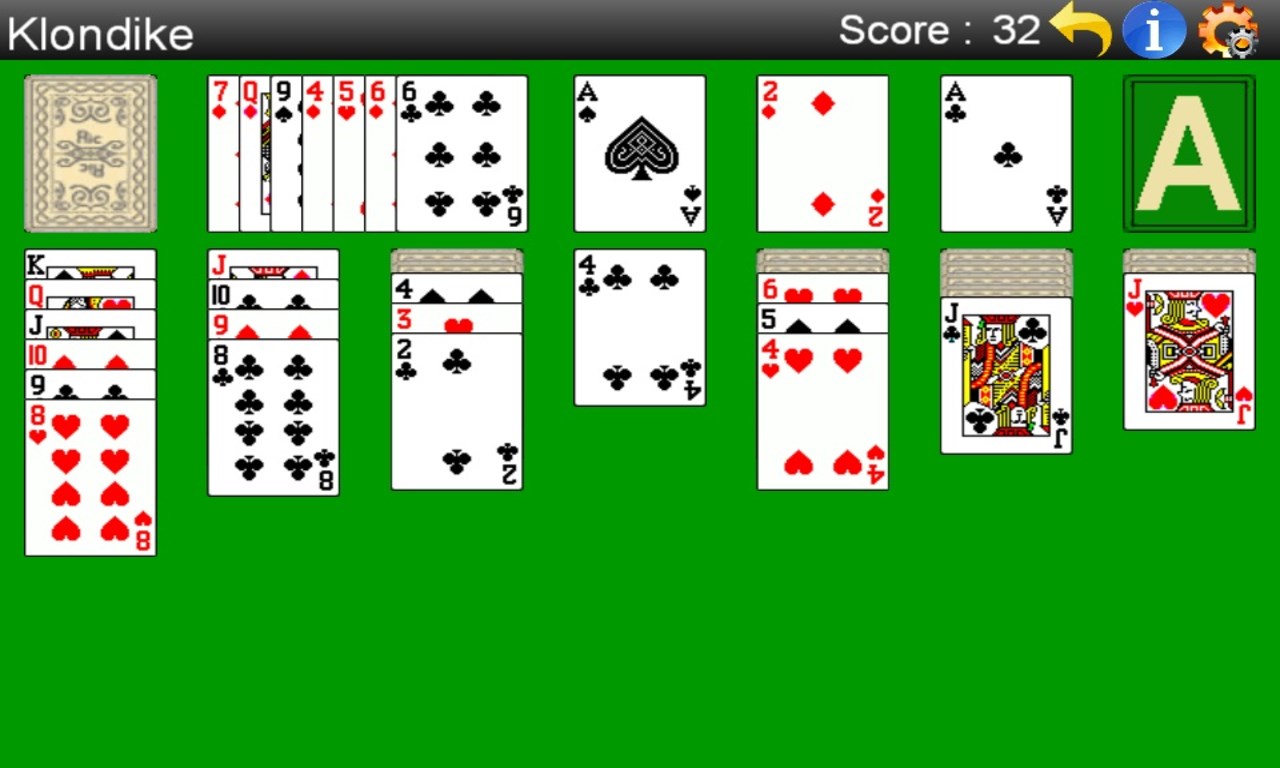Click the empty A foundation slot
This screenshot has height=768, width=1280.
(x=1189, y=153)
